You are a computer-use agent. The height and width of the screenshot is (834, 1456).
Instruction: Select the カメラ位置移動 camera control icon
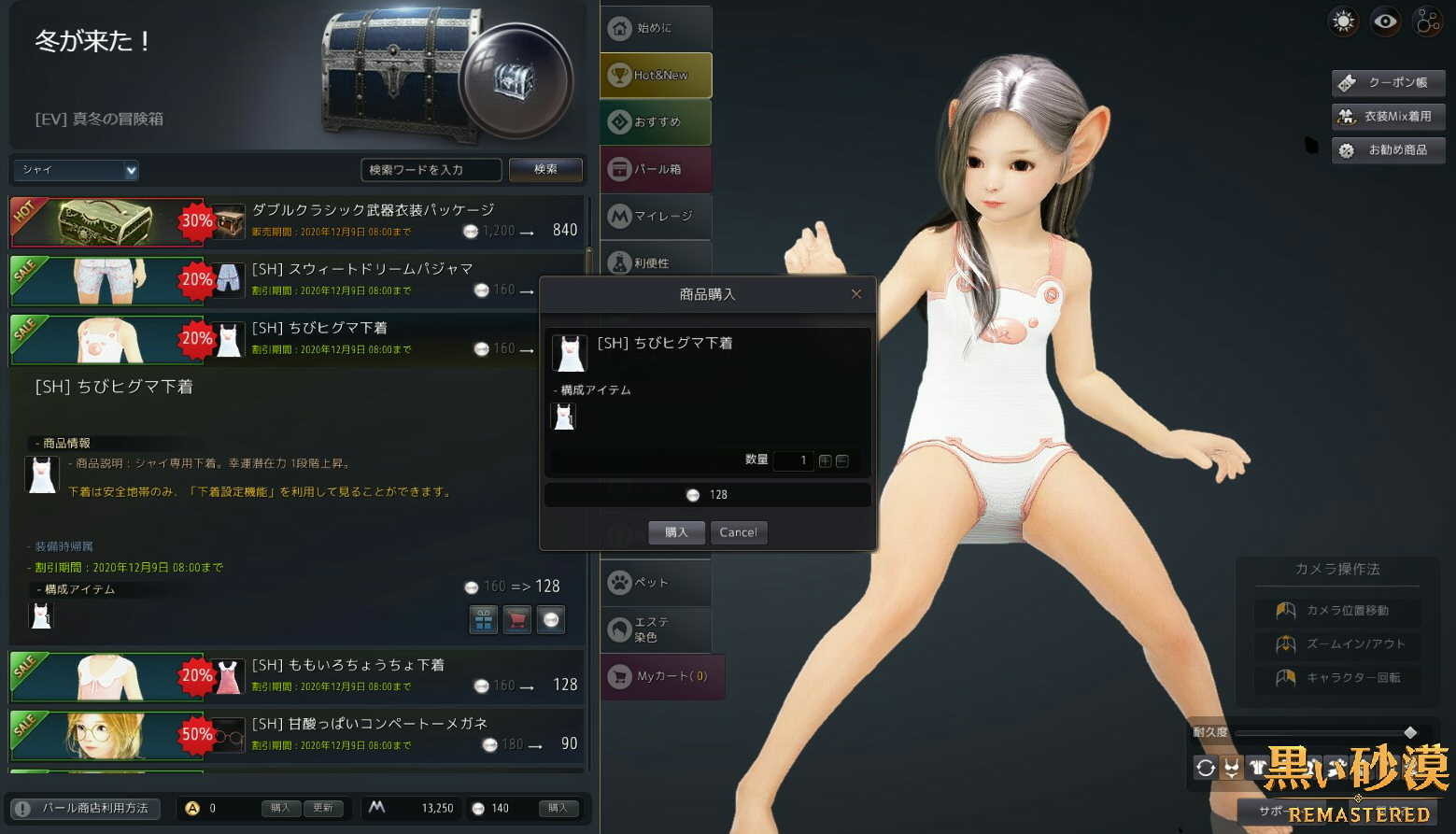(x=1285, y=610)
